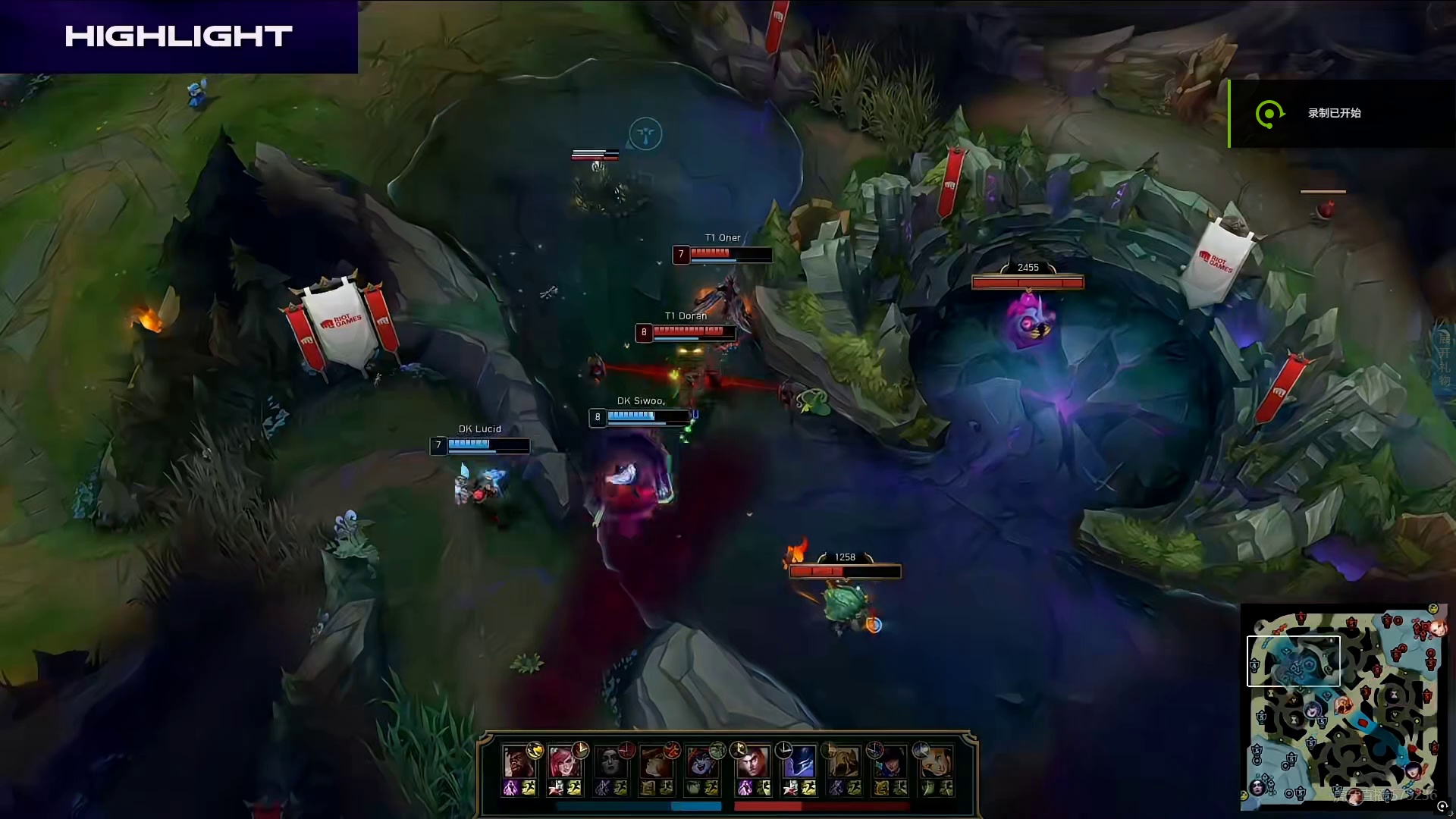Select the blue hooded champion portrait
This screenshot has width=1456, height=819.
(x=798, y=761)
